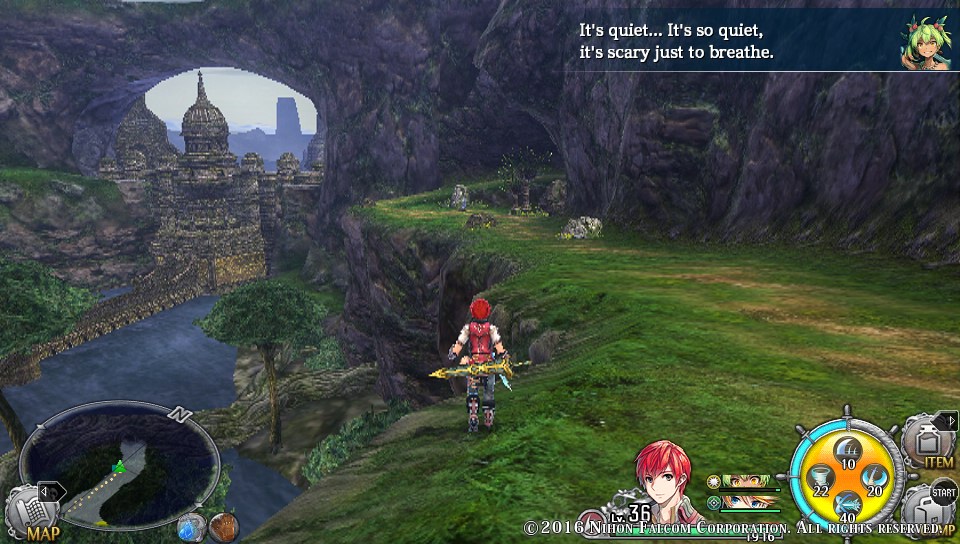Switch to the green-haired party member
The height and width of the screenshot is (544, 960).
click(748, 482)
